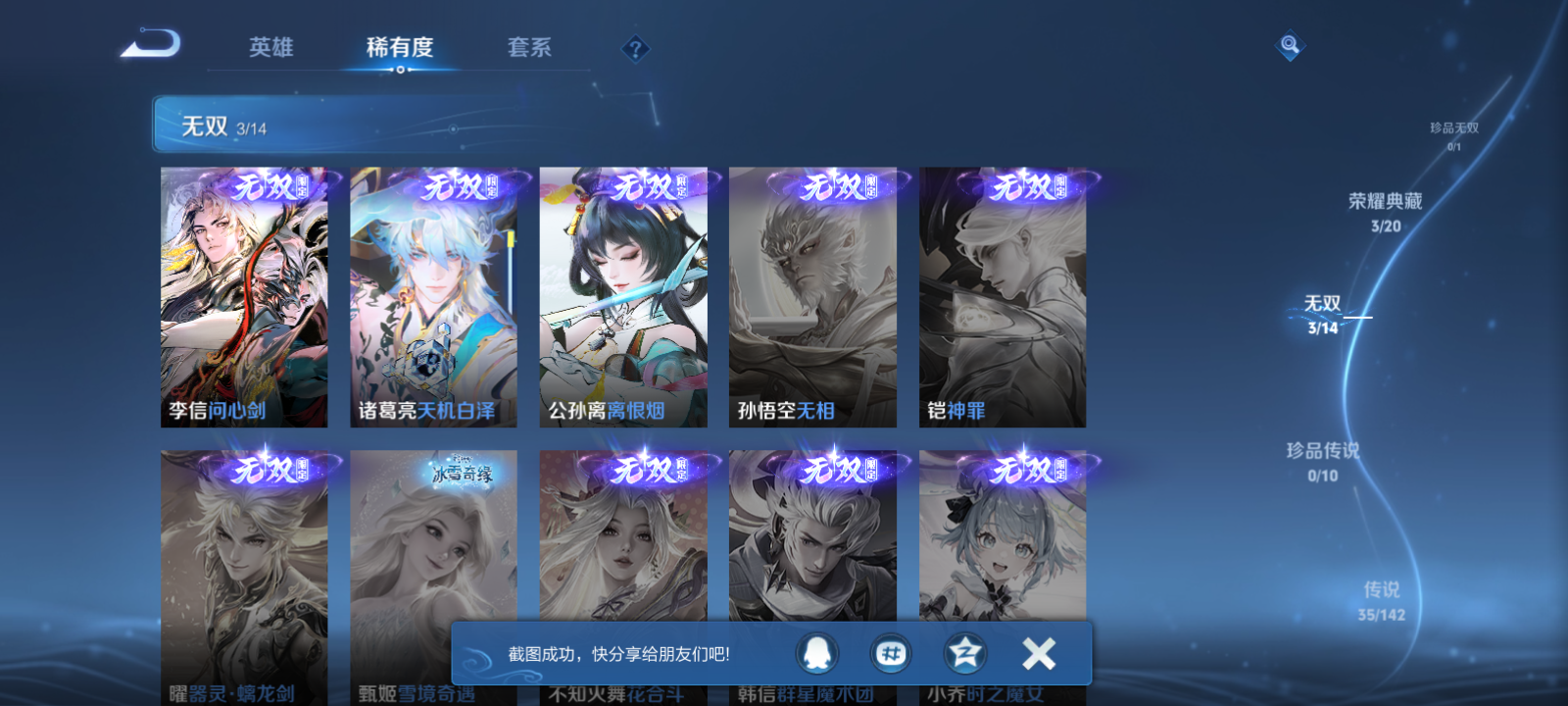View the 孙悟空无相 skin

pos(811,296)
